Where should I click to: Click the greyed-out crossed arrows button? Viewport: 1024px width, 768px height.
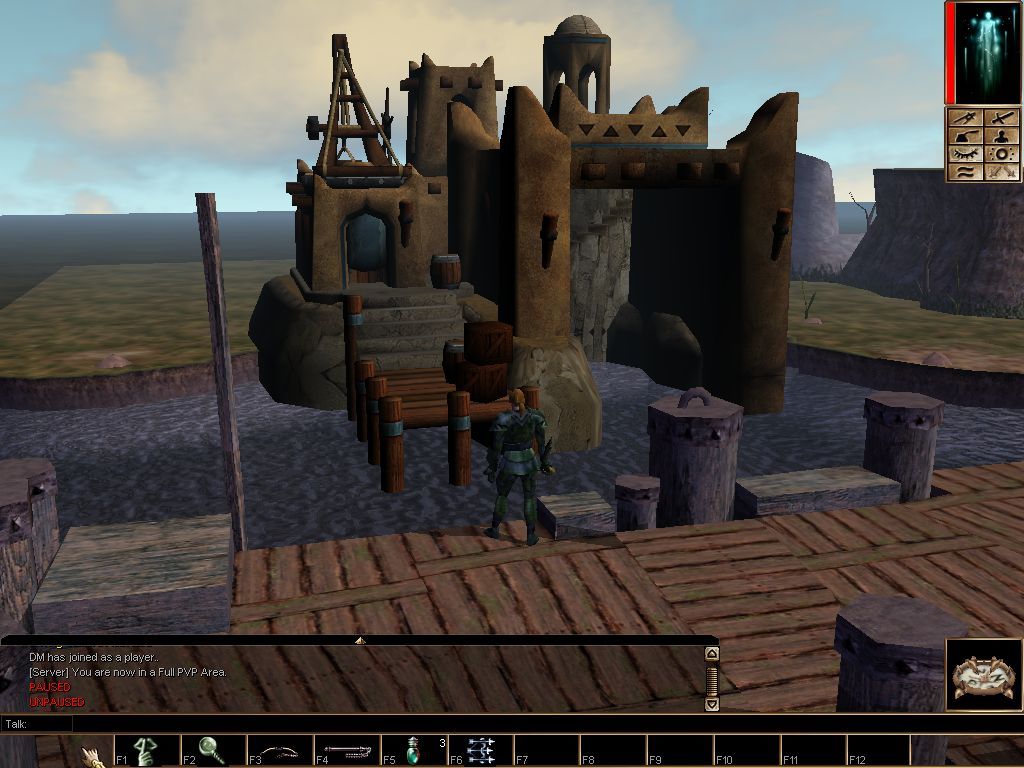[1001, 172]
